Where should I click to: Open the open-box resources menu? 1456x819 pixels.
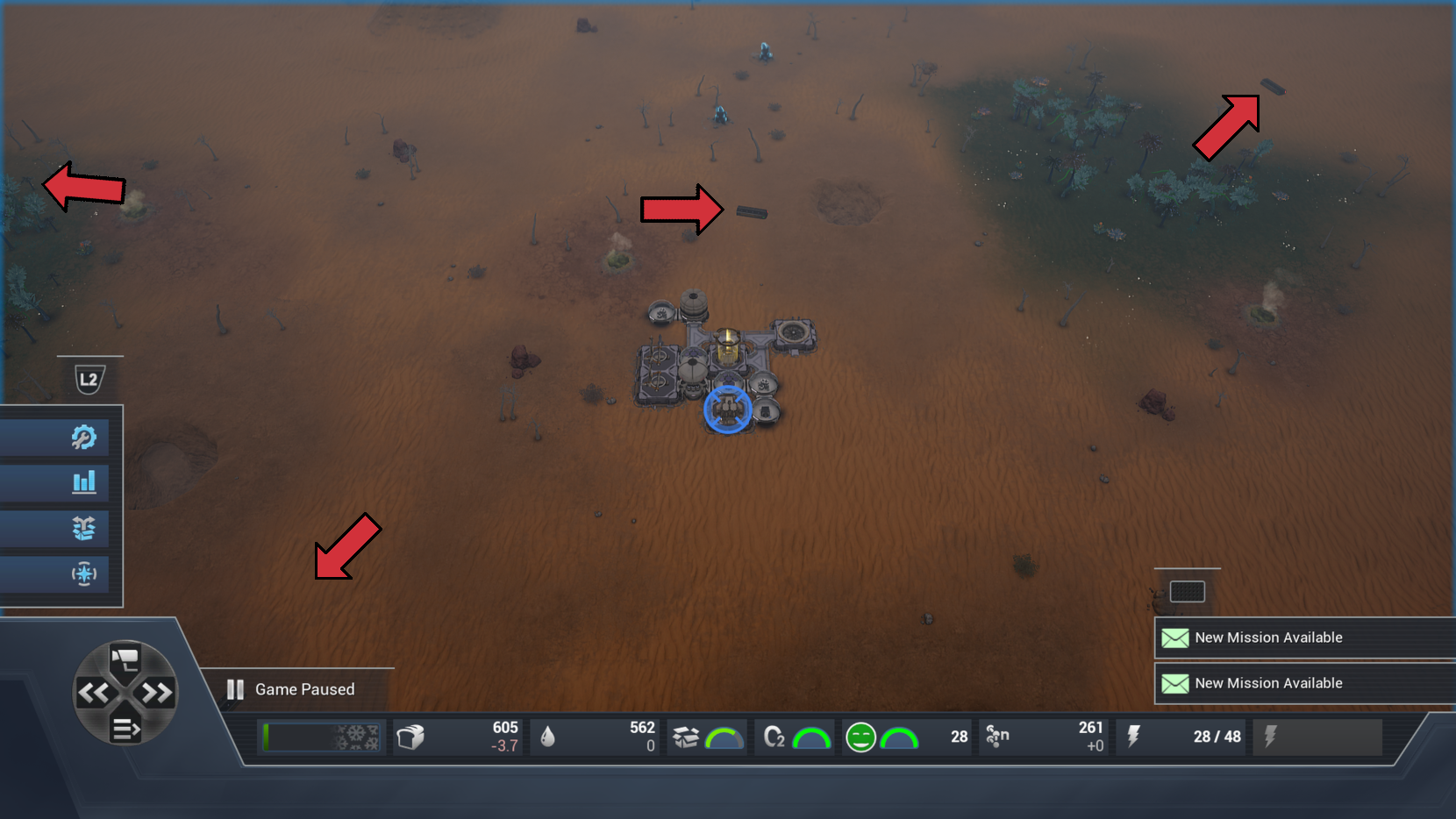[83, 528]
